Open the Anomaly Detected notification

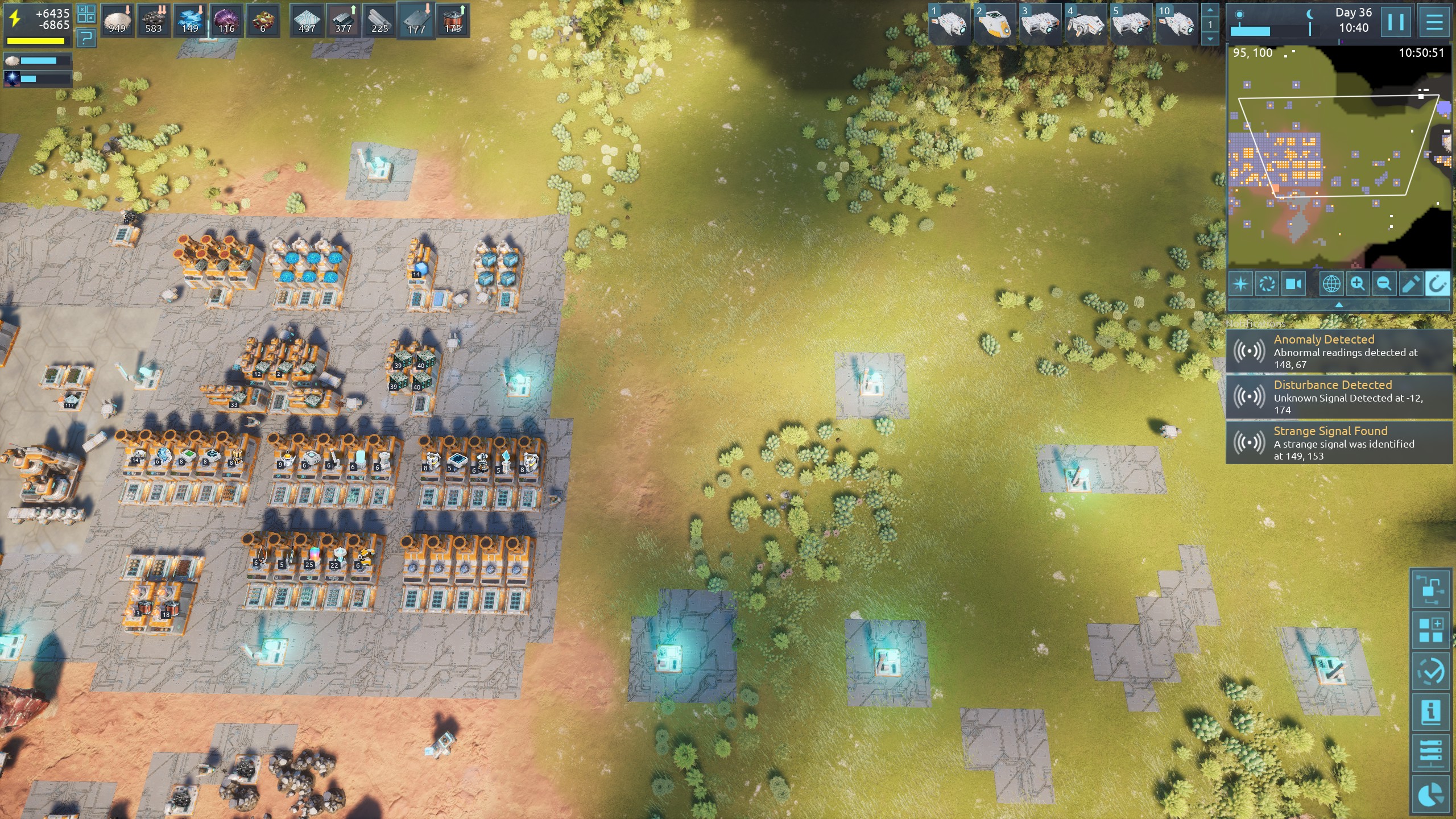[x=1339, y=351]
